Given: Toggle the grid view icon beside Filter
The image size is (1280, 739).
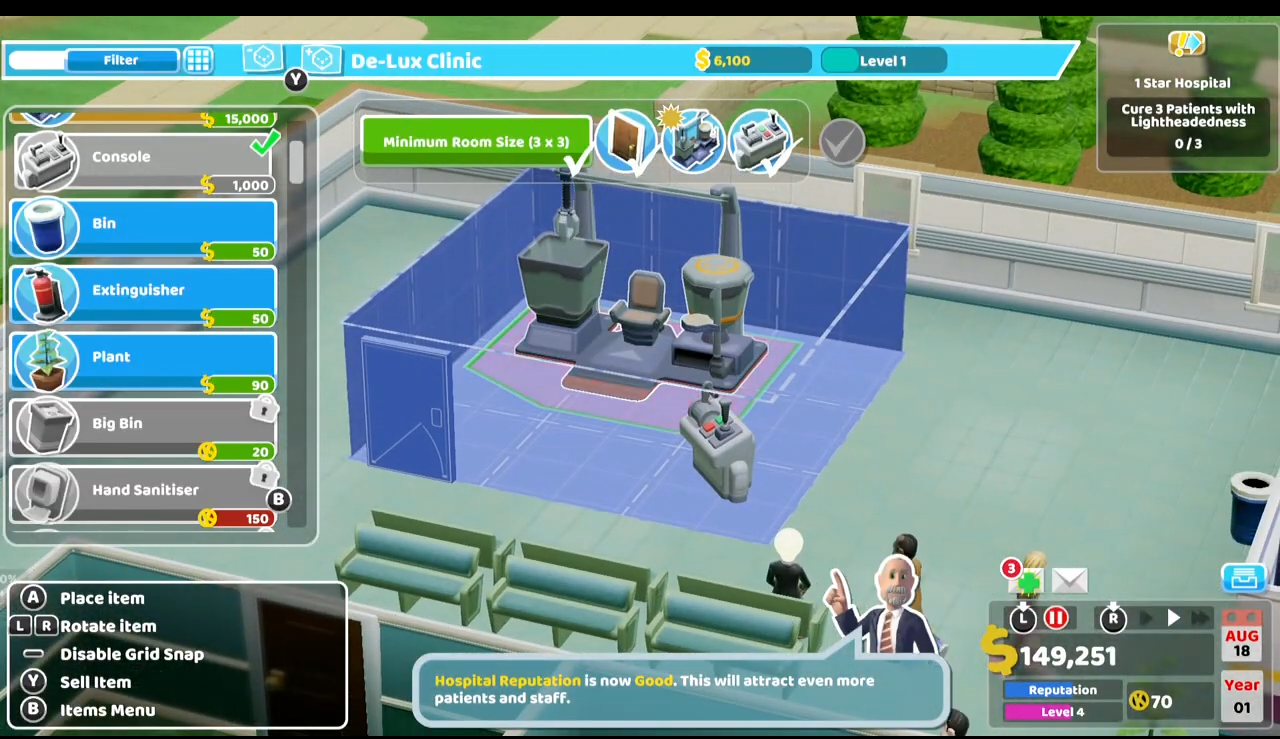Looking at the screenshot, I should point(198,61).
